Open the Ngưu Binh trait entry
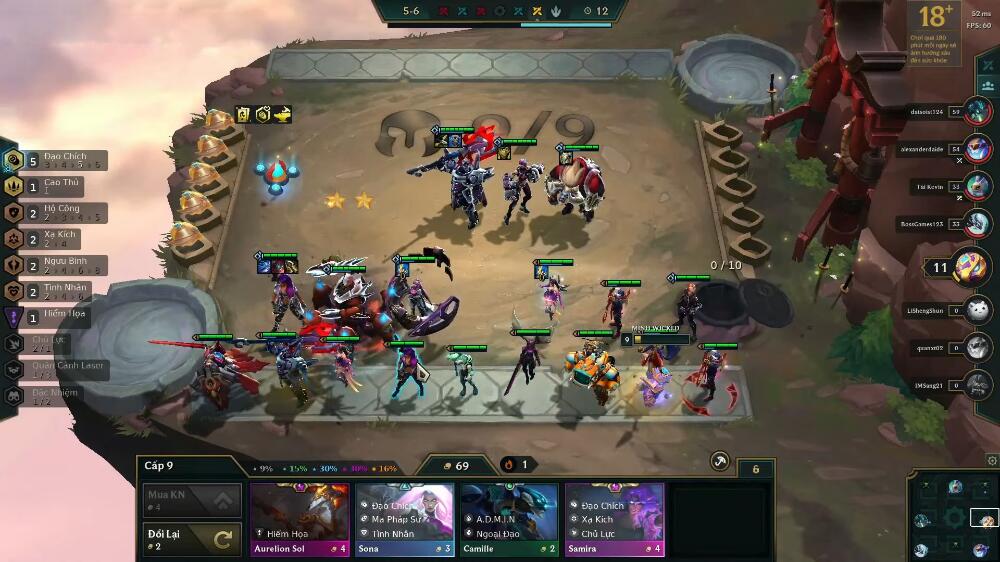The width and height of the screenshot is (1000, 562). [x=60, y=264]
